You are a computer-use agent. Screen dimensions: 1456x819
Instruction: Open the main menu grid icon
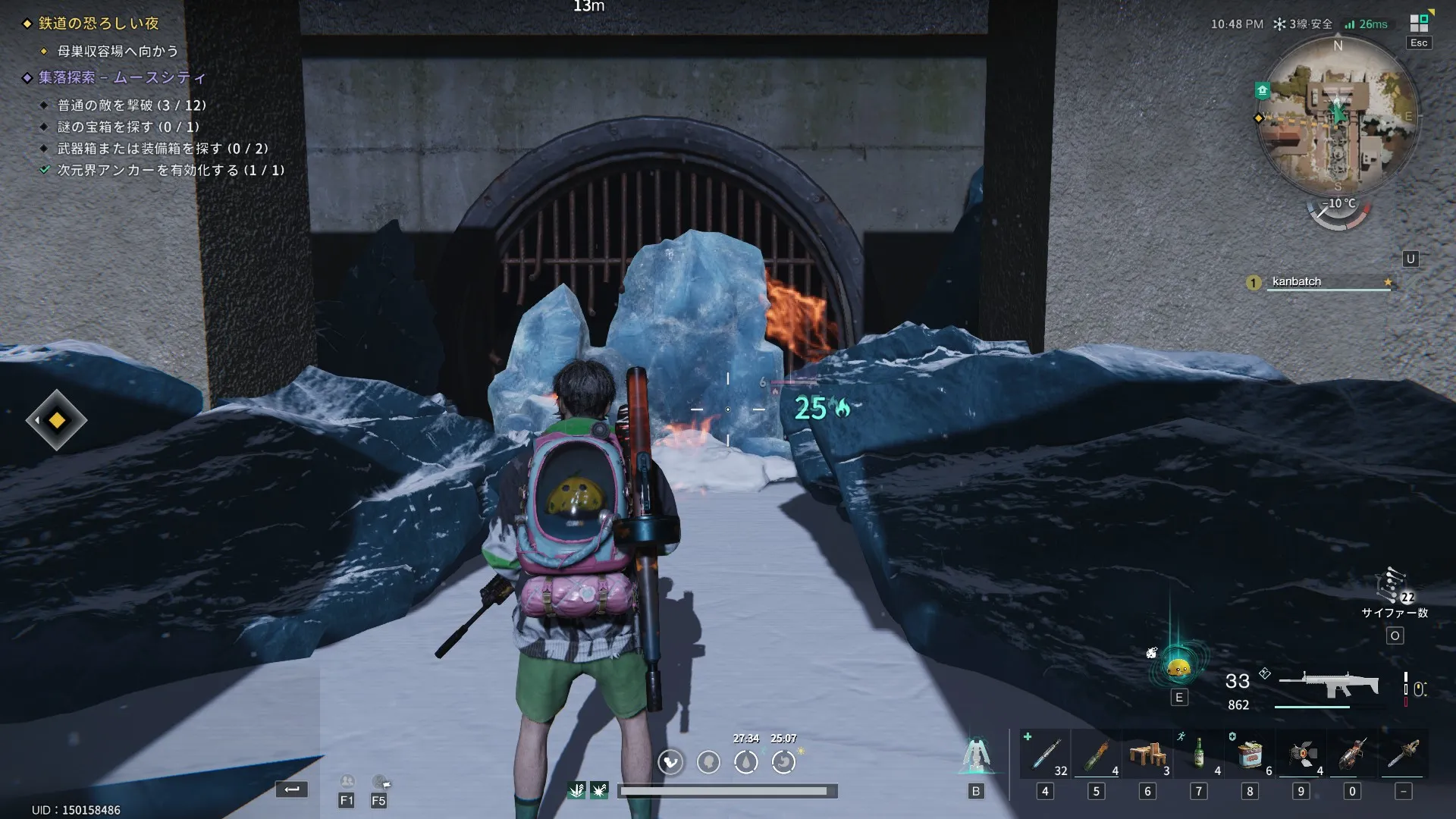coord(1419,24)
